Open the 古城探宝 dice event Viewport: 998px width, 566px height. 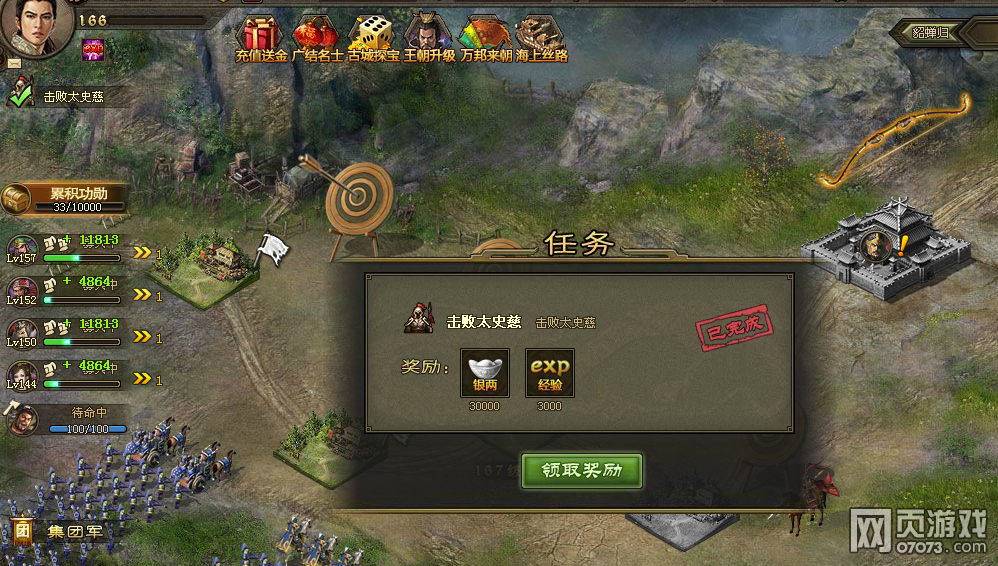[x=373, y=38]
